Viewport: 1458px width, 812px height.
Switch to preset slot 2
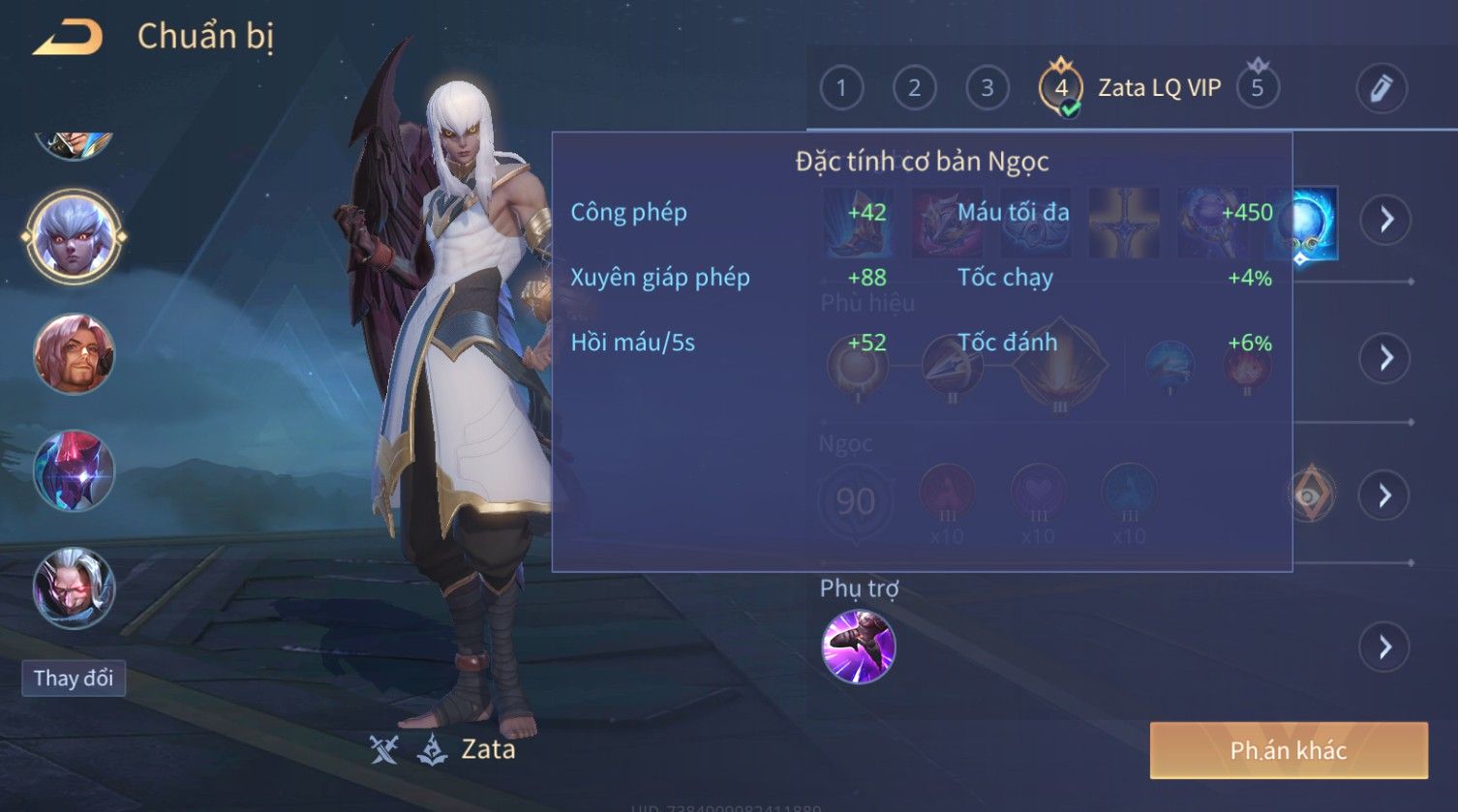click(914, 89)
